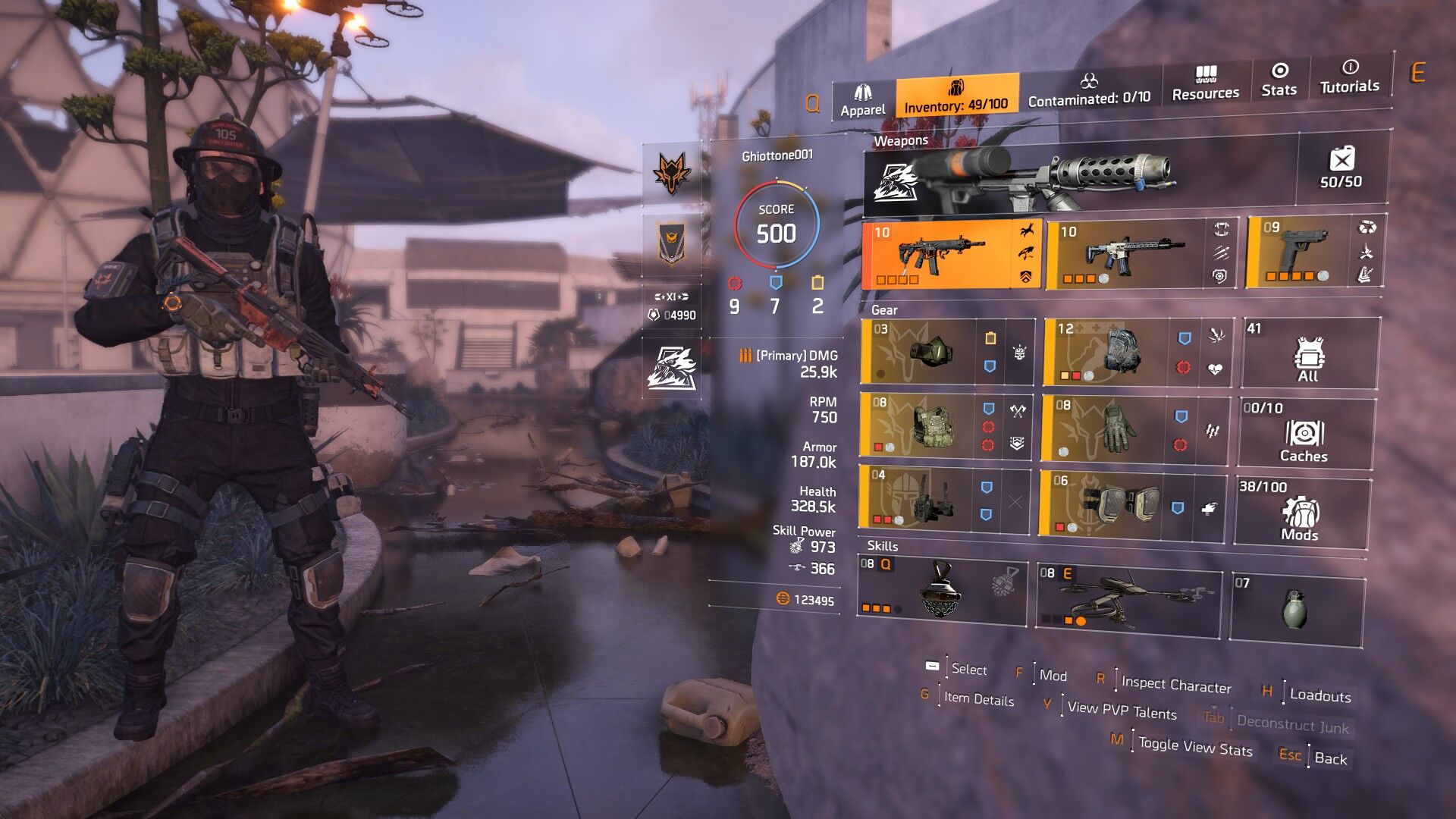1456x819 pixels.
Task: Switch to the Apparel tab
Action: coord(862,101)
